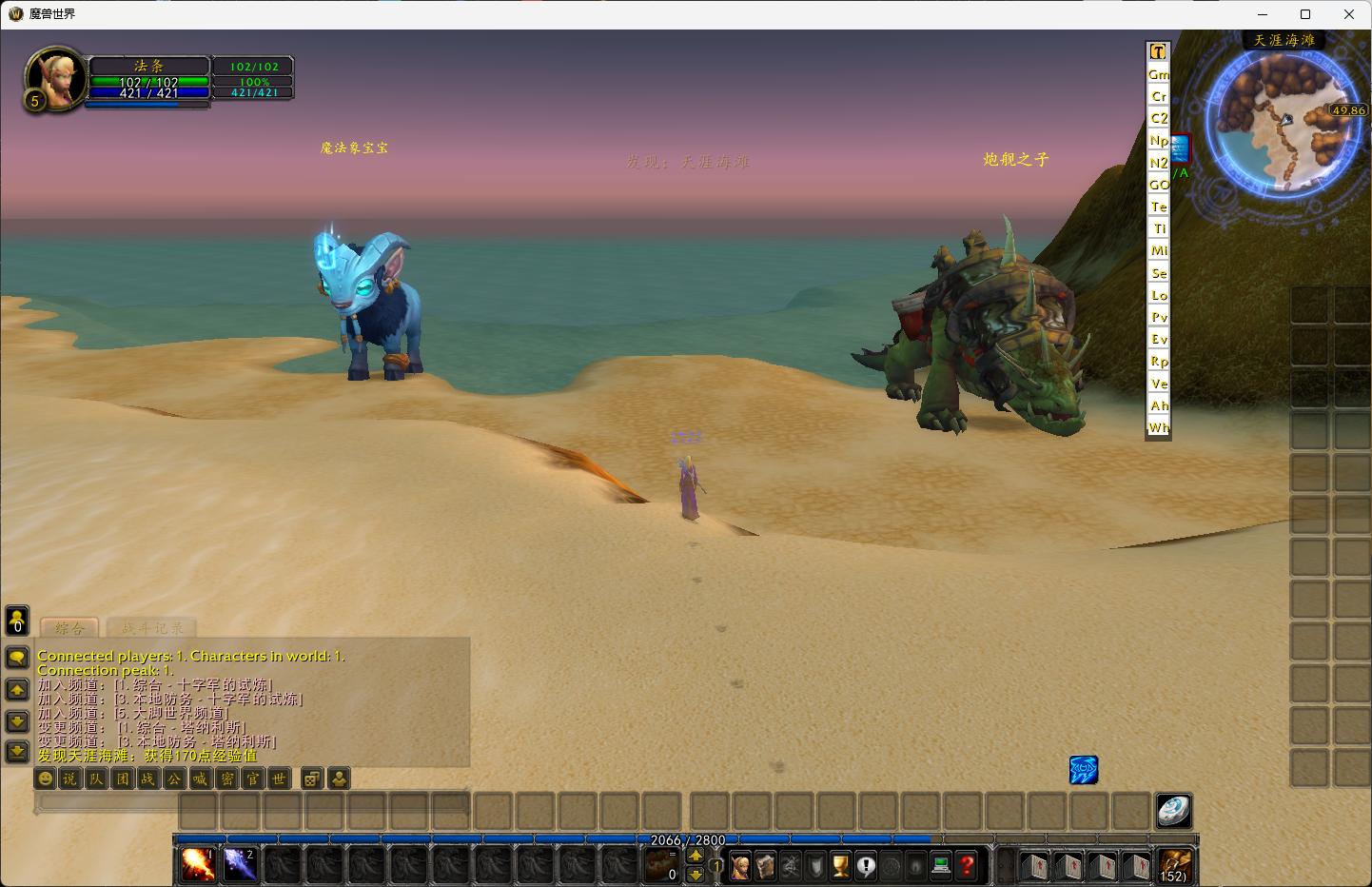Select the 密 whisper chat button
The image size is (1372, 887).
click(x=226, y=779)
